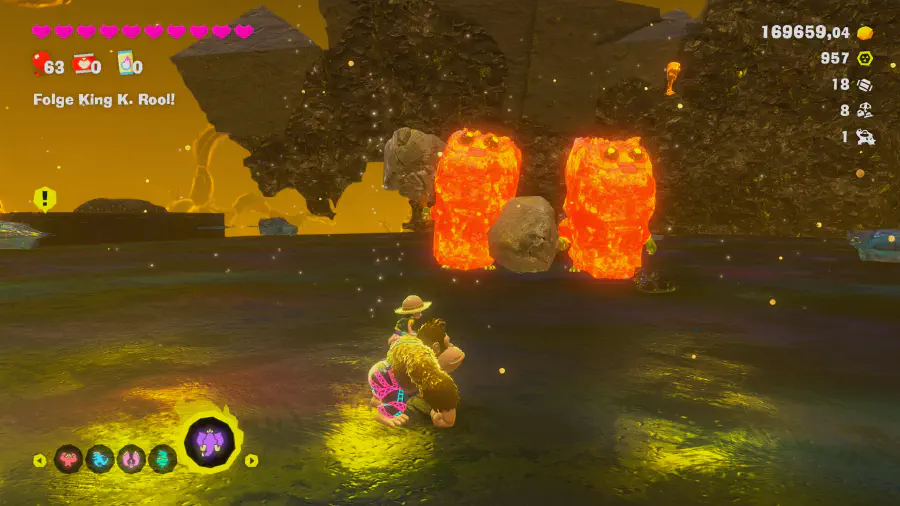Screen dimensions: 900x506
Task: Open the objective tracker 'Folge King K. Rool!'
Action: pos(104,100)
